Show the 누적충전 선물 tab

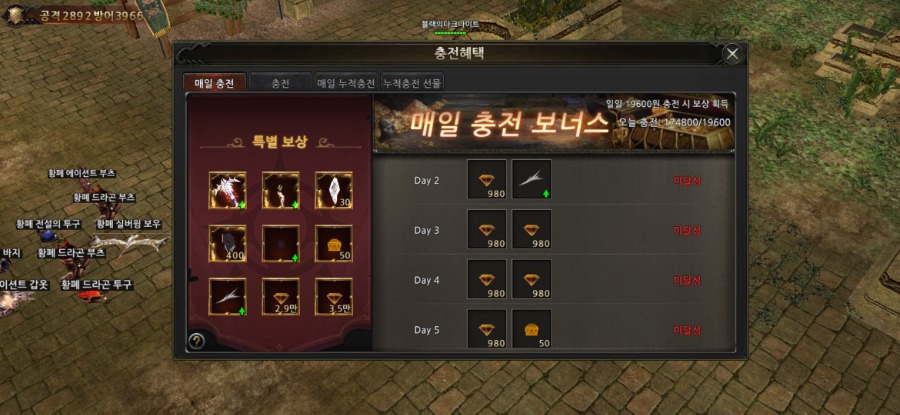point(411,84)
